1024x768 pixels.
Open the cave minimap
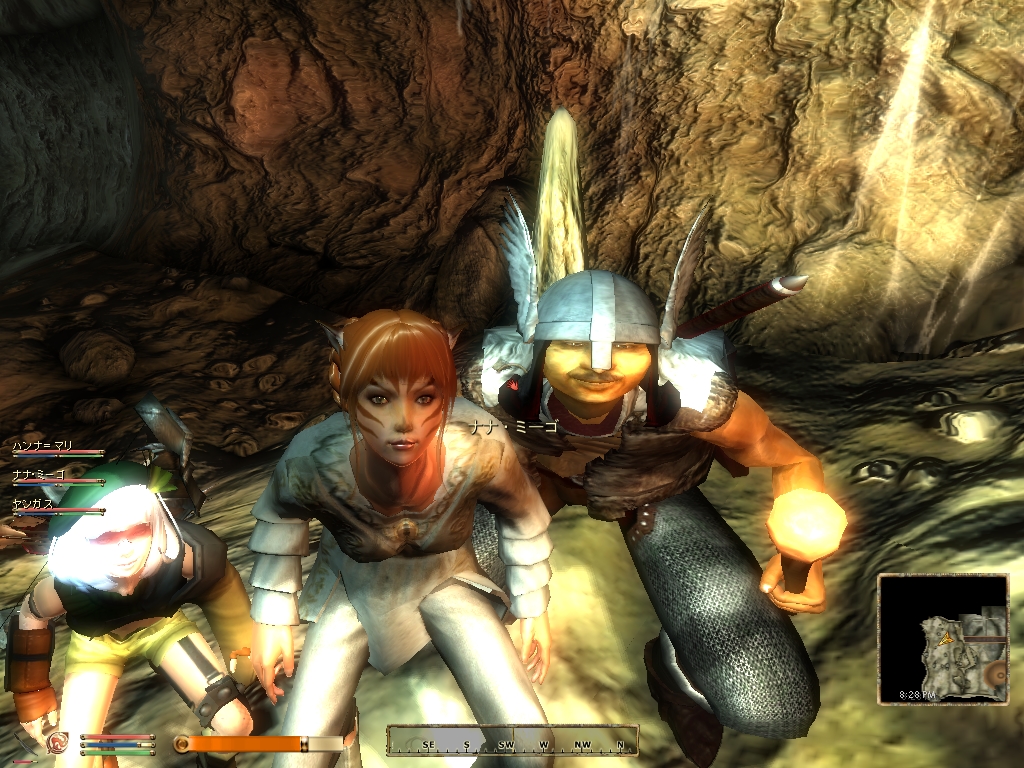[943, 638]
